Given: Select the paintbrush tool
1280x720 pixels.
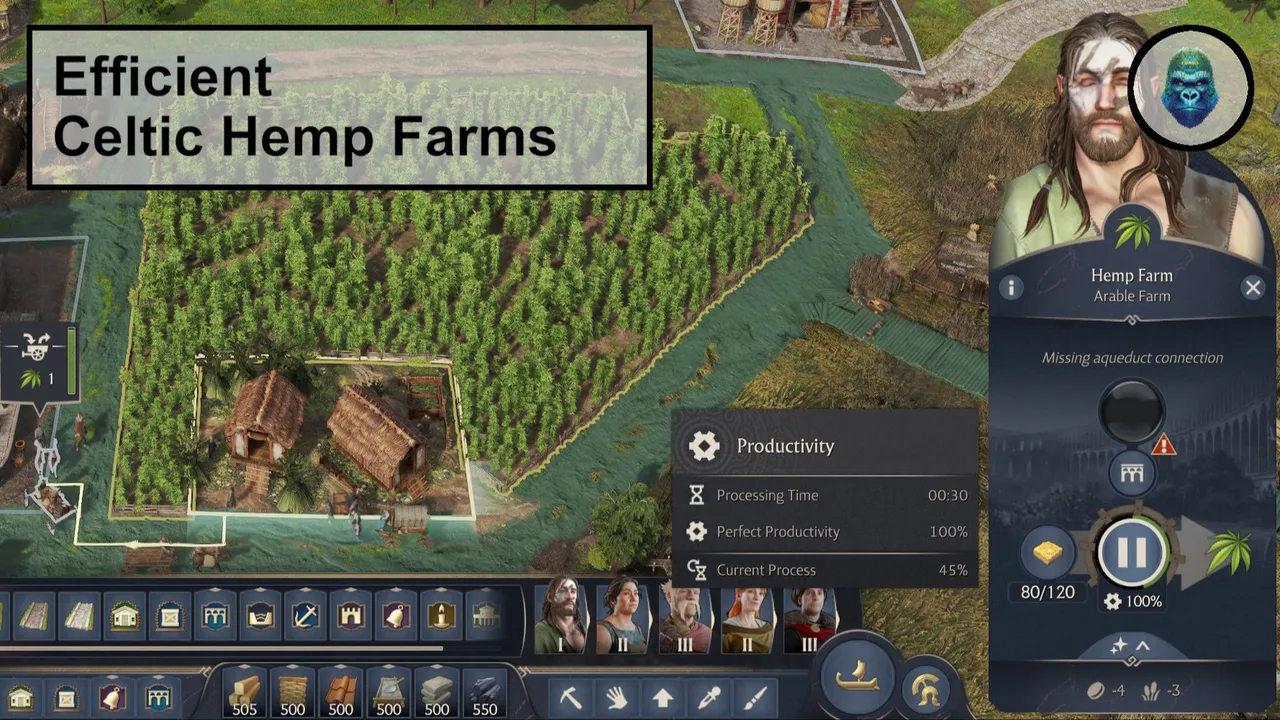Looking at the screenshot, I should [x=755, y=697].
